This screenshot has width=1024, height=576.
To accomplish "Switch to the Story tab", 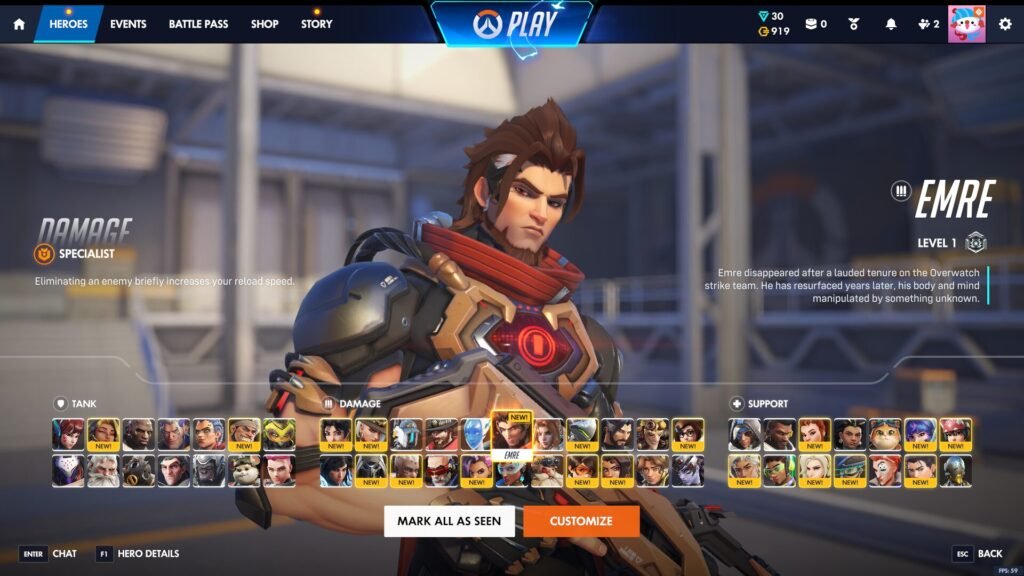I will [317, 24].
